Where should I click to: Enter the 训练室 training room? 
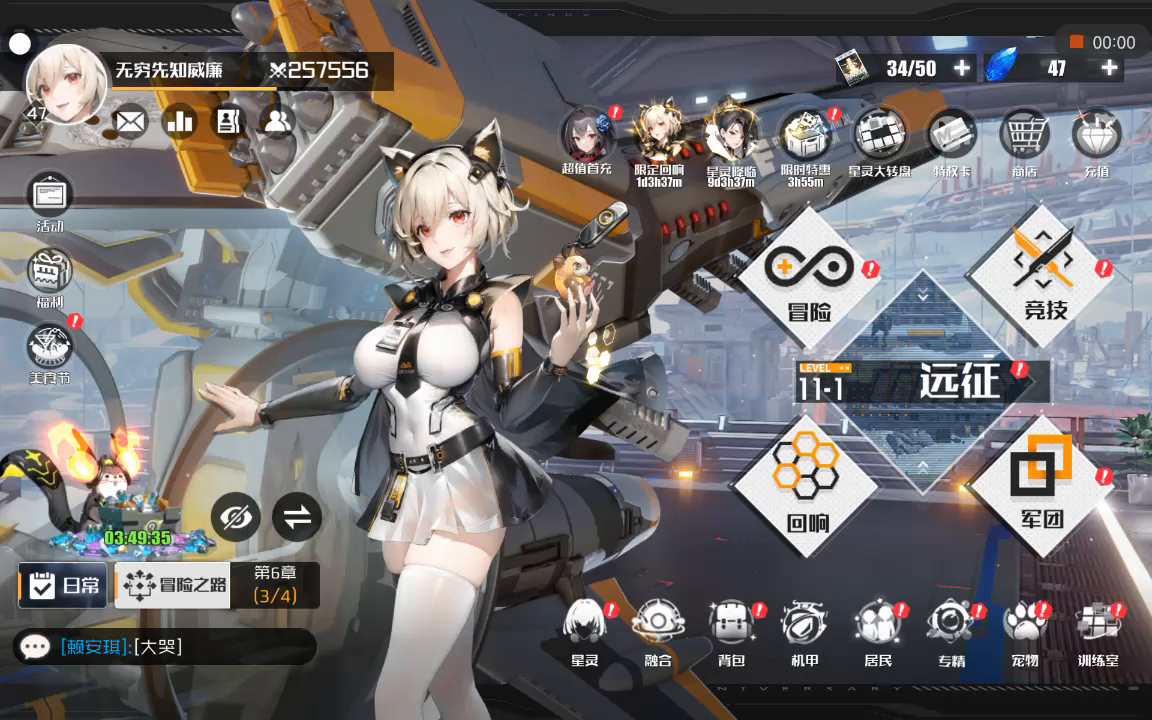tap(1098, 630)
